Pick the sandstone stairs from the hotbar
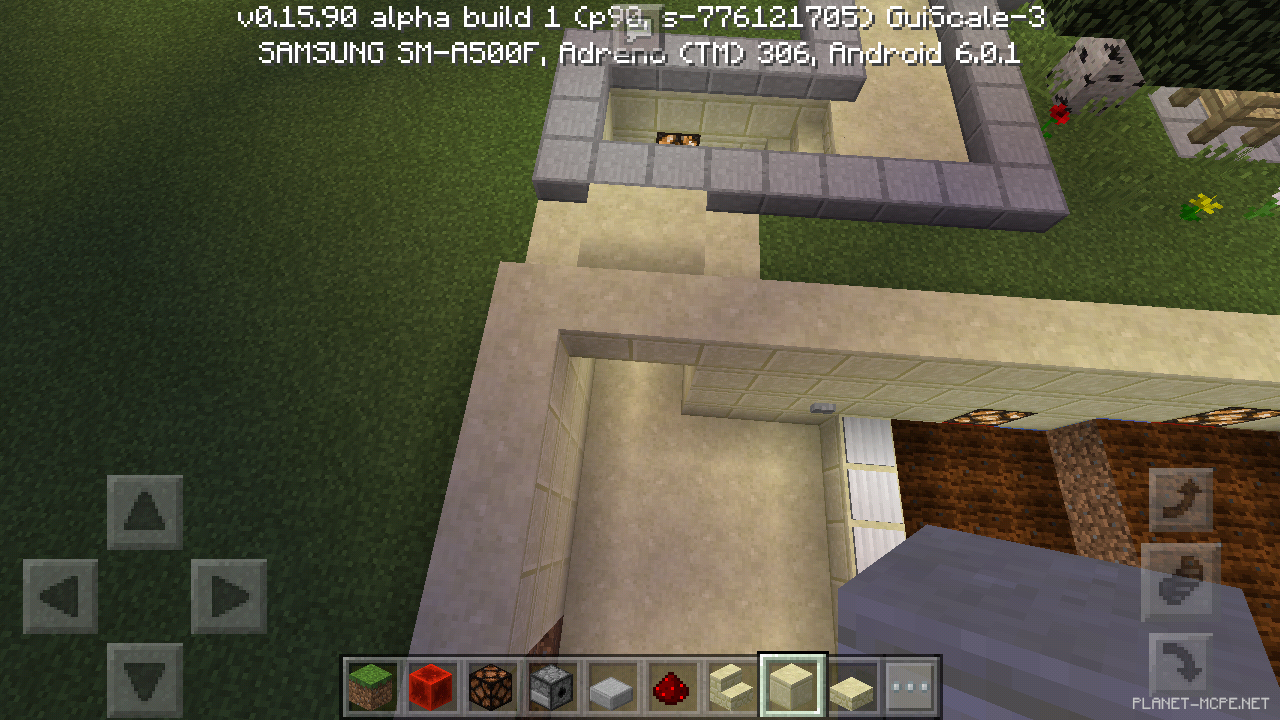1280x720 pixels. (731, 686)
